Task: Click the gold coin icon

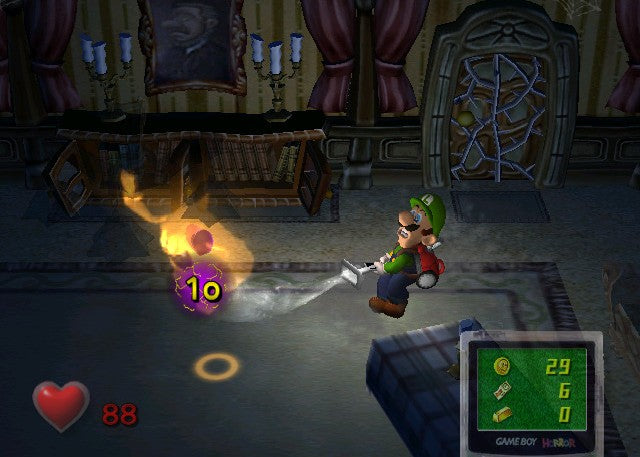Action: click(x=503, y=366)
